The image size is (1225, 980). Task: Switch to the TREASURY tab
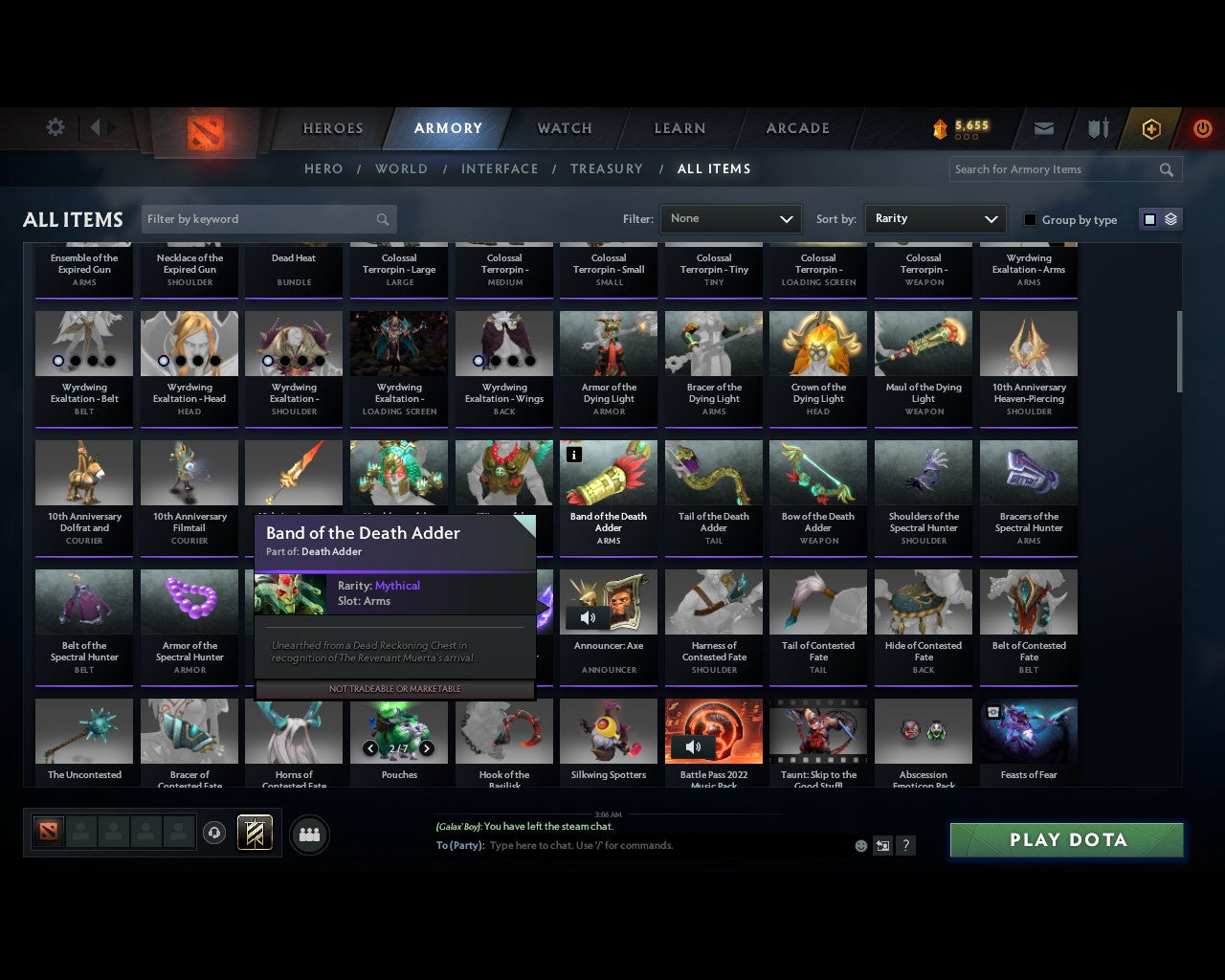[606, 168]
